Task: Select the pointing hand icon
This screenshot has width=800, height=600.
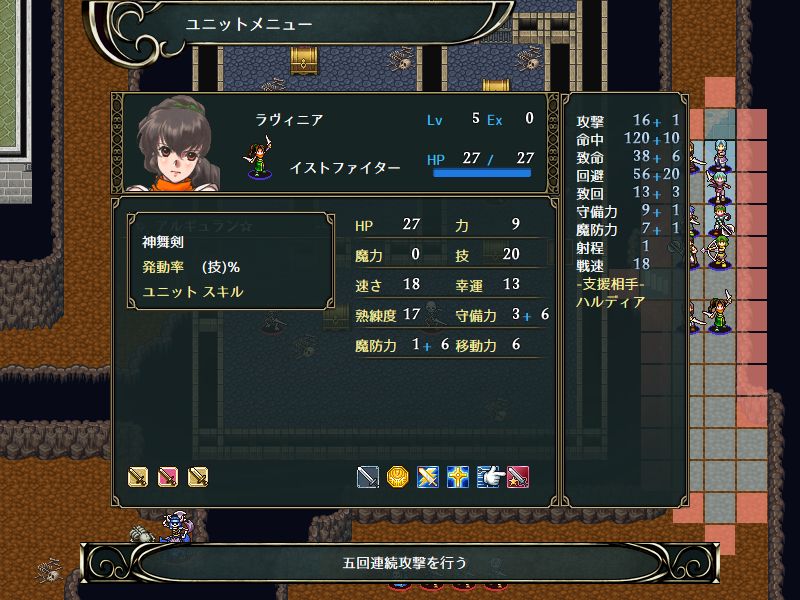Action: (488, 477)
